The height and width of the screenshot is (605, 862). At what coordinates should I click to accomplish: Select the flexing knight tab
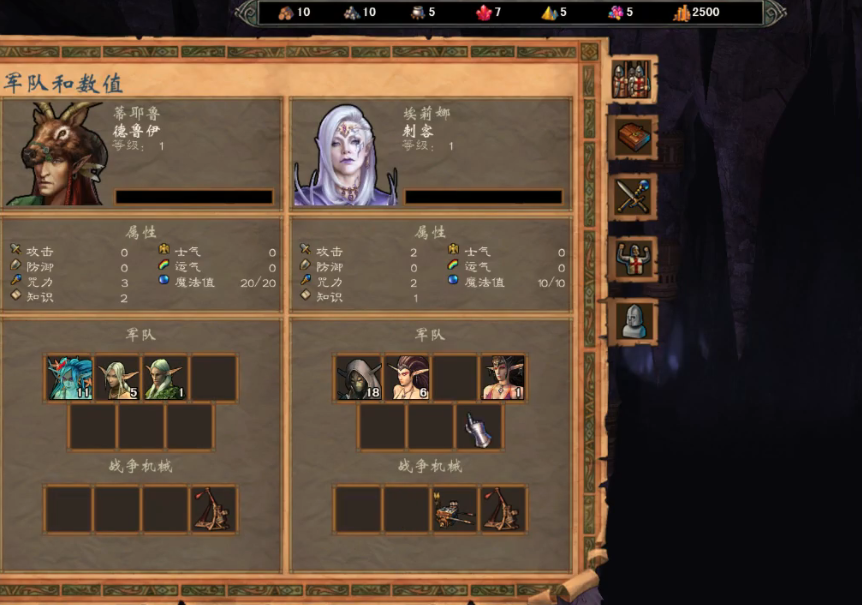pyautogui.click(x=632, y=260)
